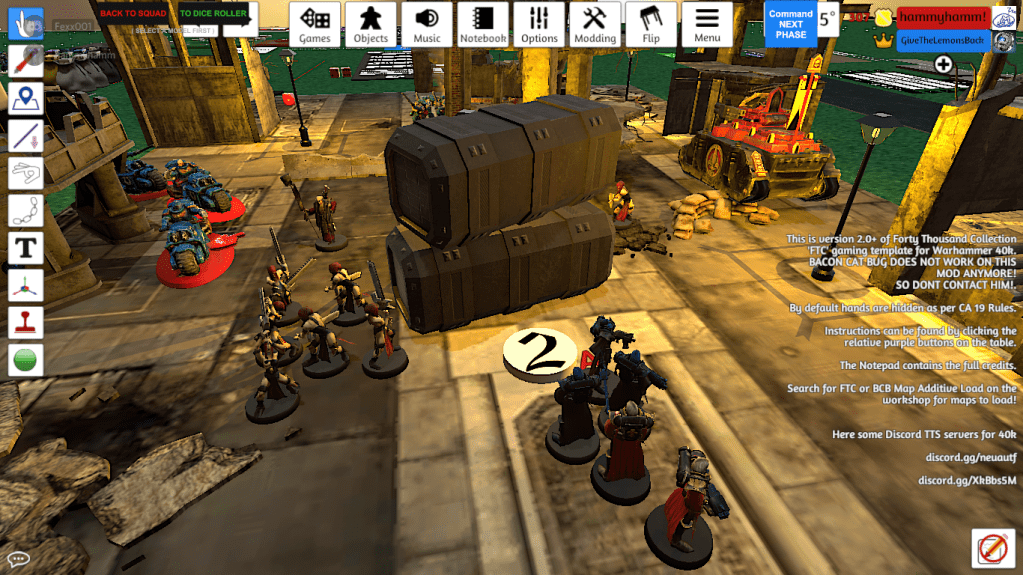Click the Flip table button
Screen dimensions: 1023x575
pyautogui.click(x=651, y=24)
